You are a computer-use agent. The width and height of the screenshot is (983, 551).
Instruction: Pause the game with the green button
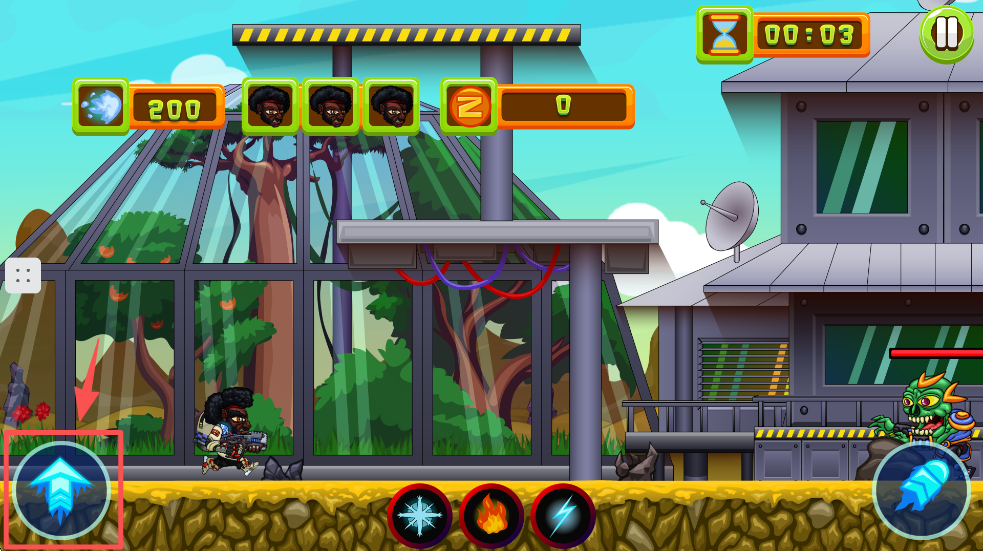946,34
